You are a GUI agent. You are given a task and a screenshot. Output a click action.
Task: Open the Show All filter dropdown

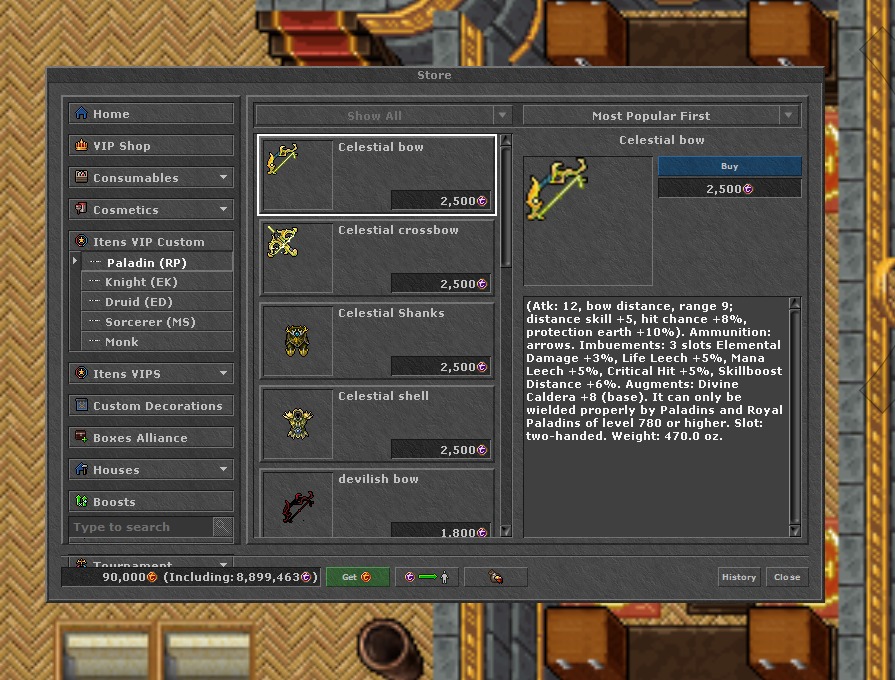[x=383, y=116]
